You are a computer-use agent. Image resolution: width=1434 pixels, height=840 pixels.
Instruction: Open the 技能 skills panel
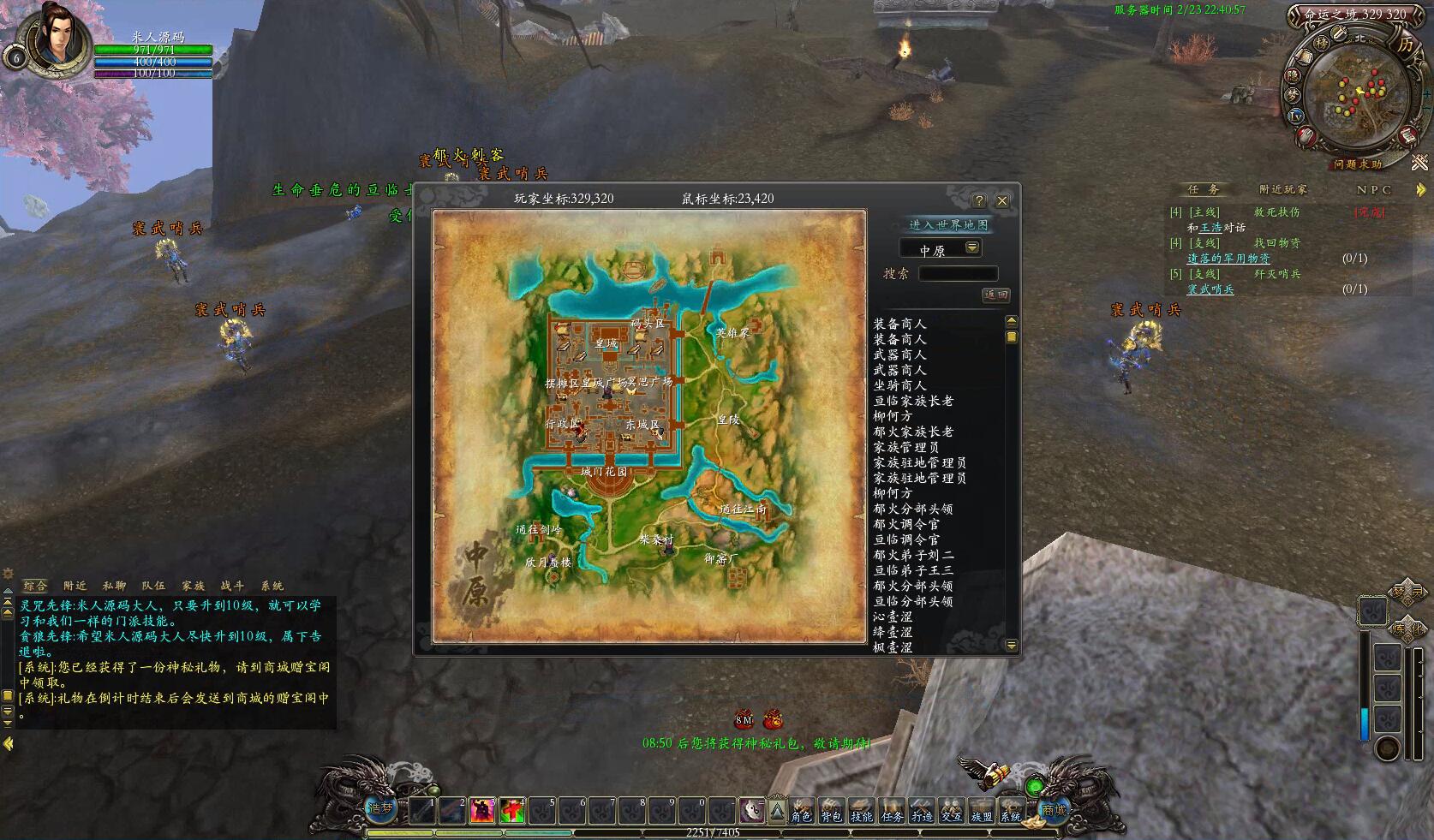[861, 815]
